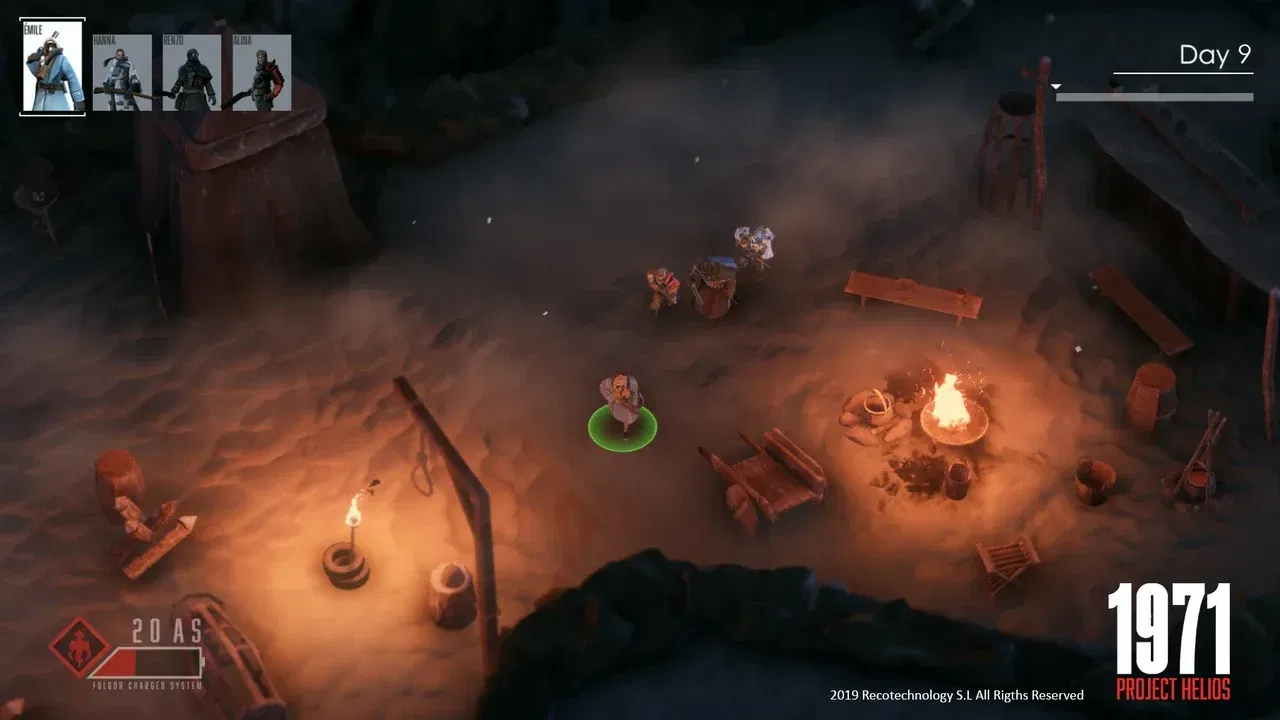Click the Recotechnology copyright text
The height and width of the screenshot is (720, 1280).
(955, 694)
